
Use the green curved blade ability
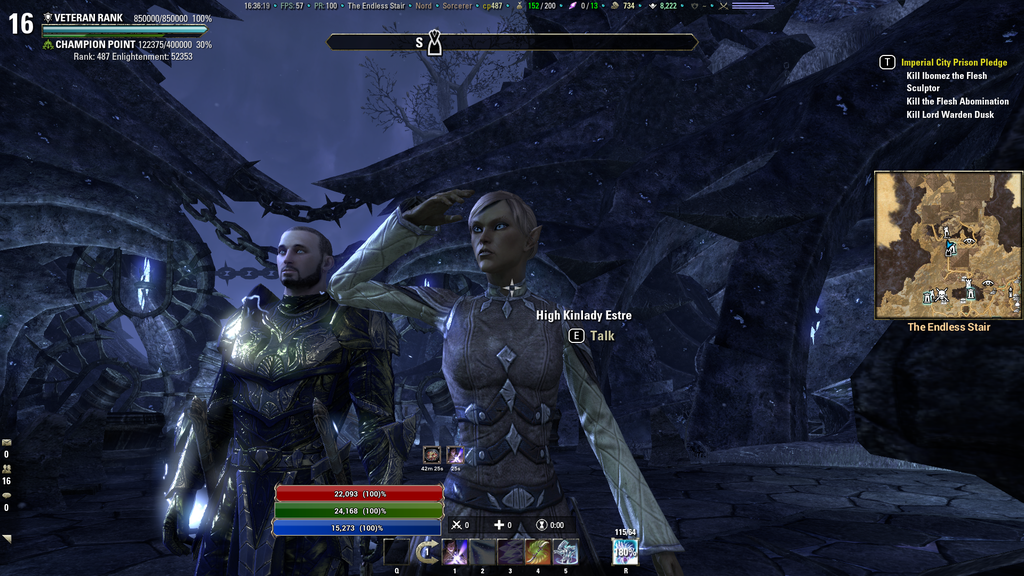(x=538, y=552)
